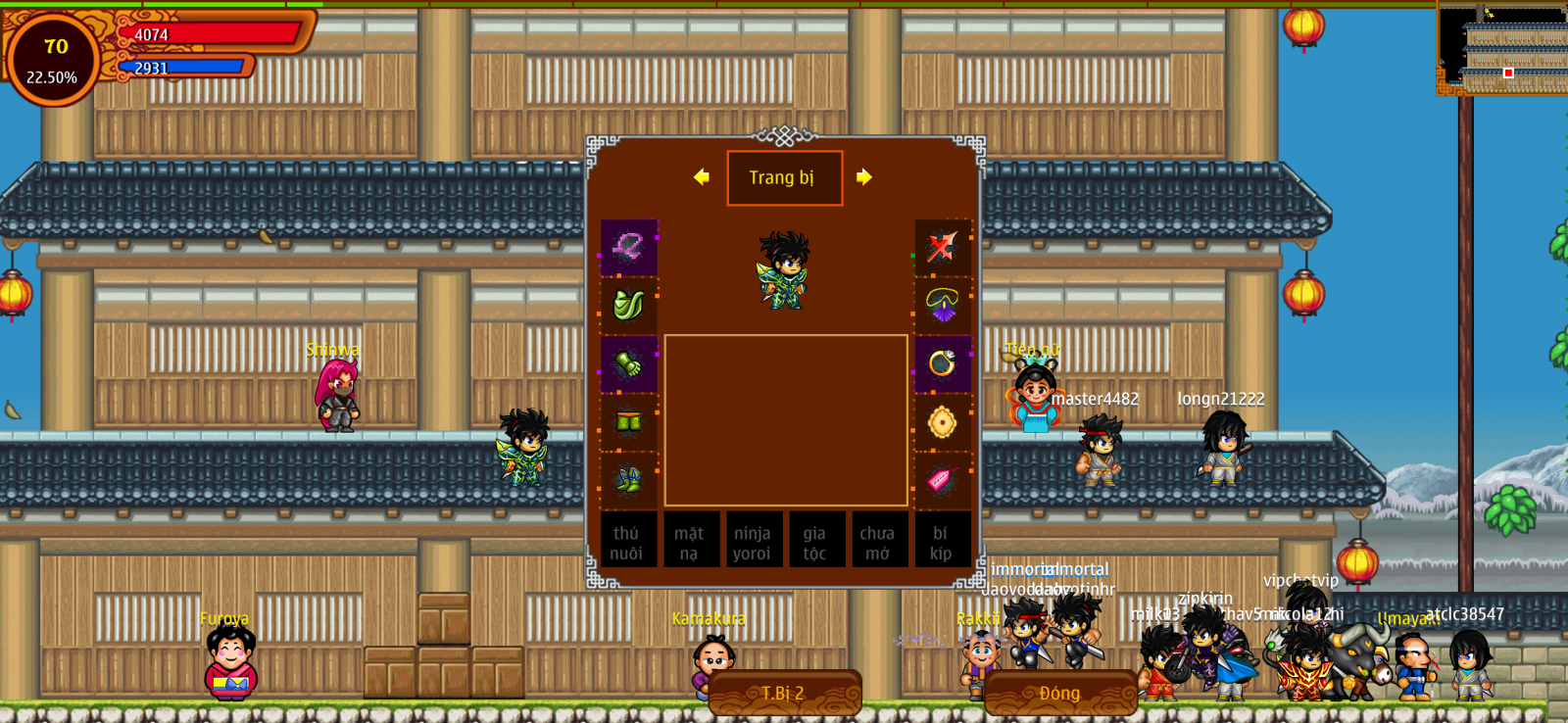
Task: Open the ninja yoroi slot
Action: pyautogui.click(x=753, y=541)
